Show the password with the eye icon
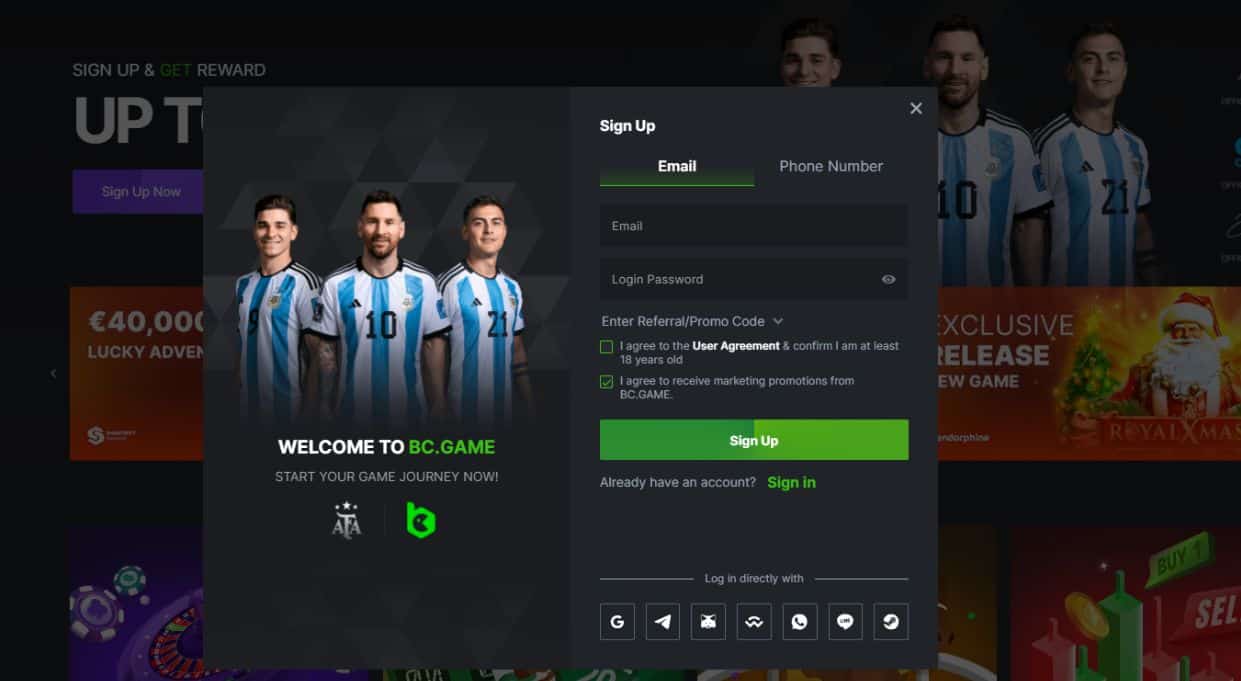 coord(888,279)
